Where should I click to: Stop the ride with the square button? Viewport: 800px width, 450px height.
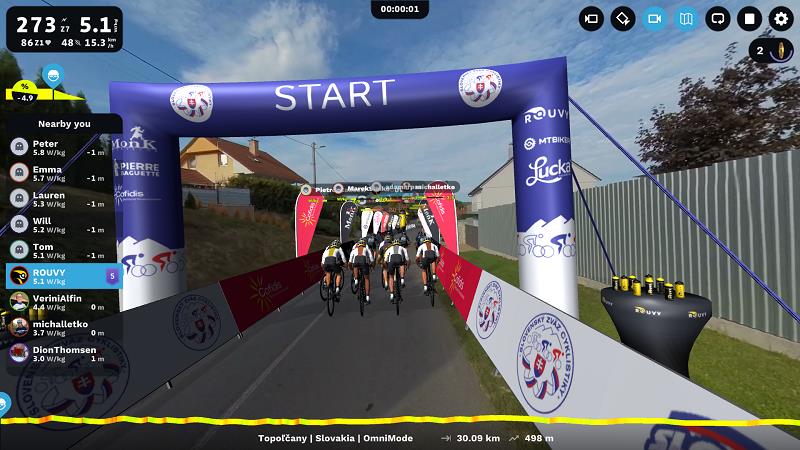[x=749, y=18]
